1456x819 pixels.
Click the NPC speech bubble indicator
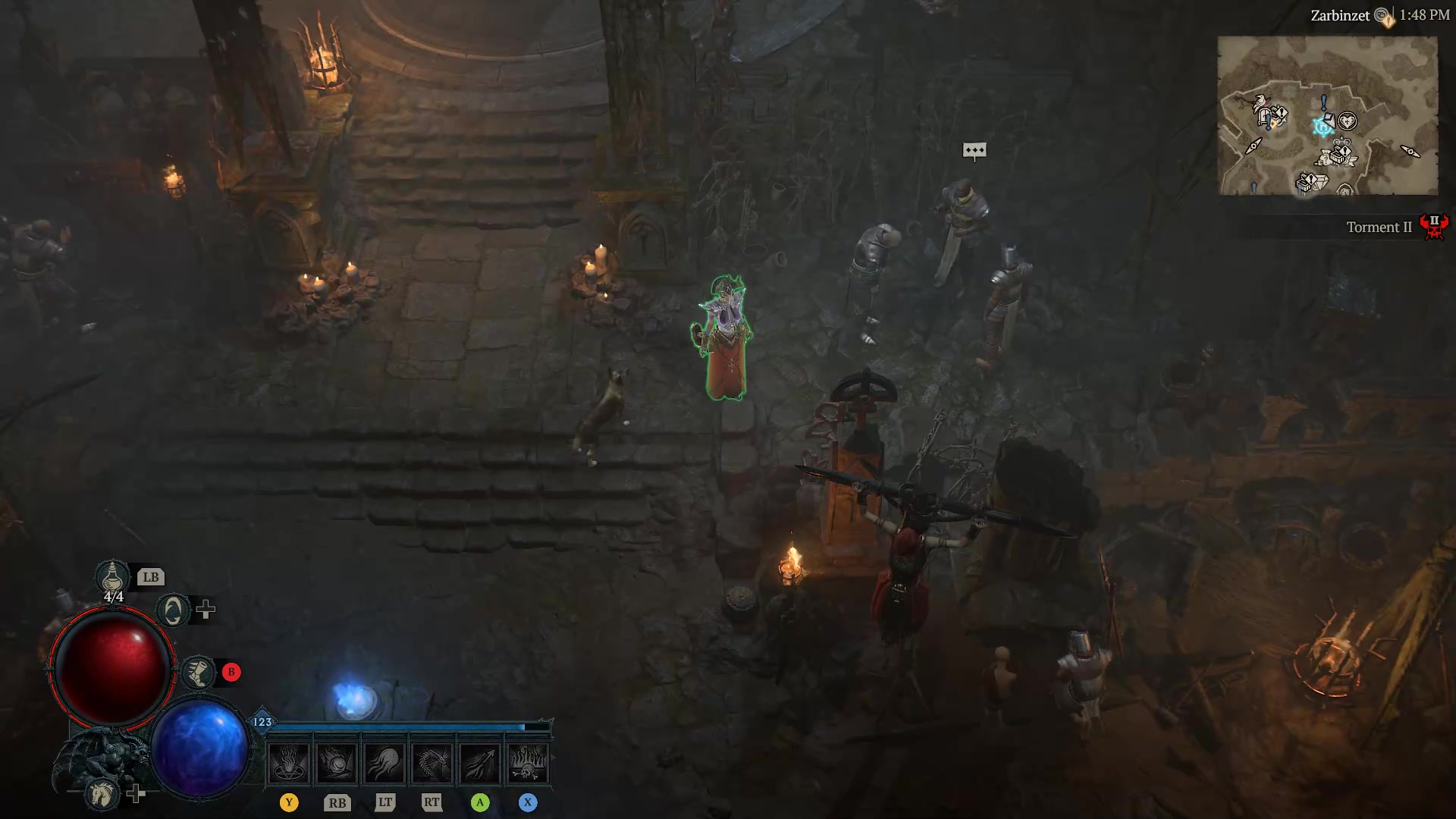pyautogui.click(x=974, y=151)
